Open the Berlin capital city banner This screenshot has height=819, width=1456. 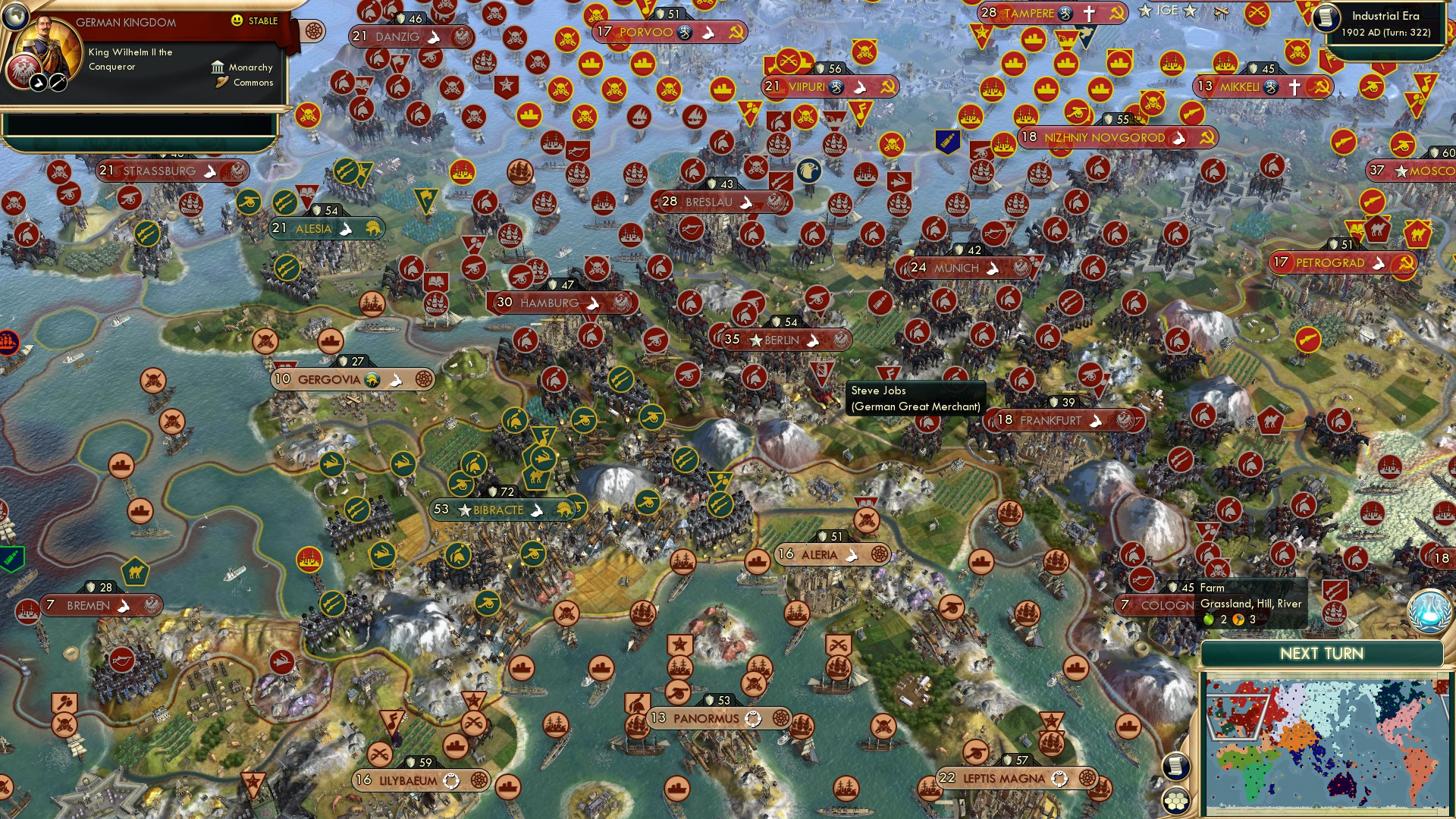point(781,340)
